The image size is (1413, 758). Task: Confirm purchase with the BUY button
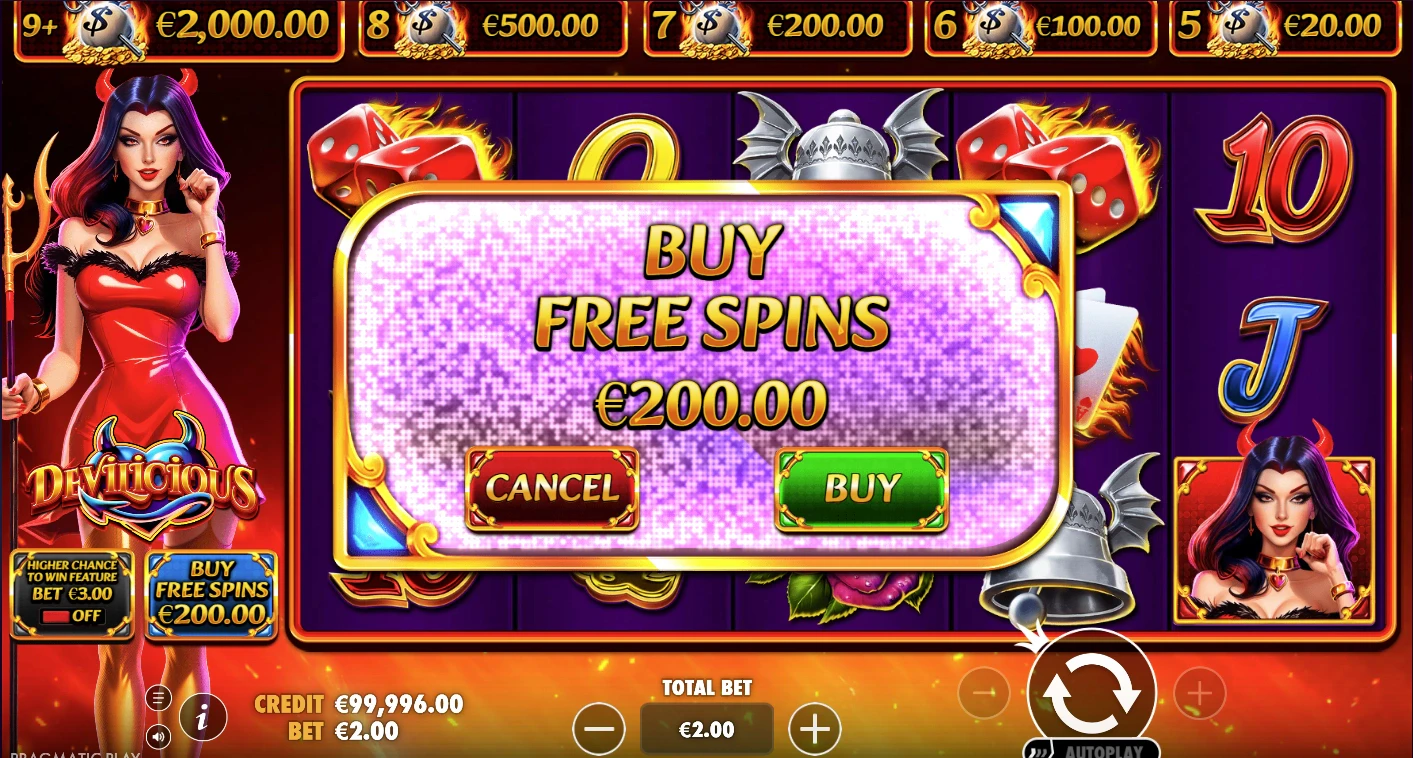(x=861, y=488)
